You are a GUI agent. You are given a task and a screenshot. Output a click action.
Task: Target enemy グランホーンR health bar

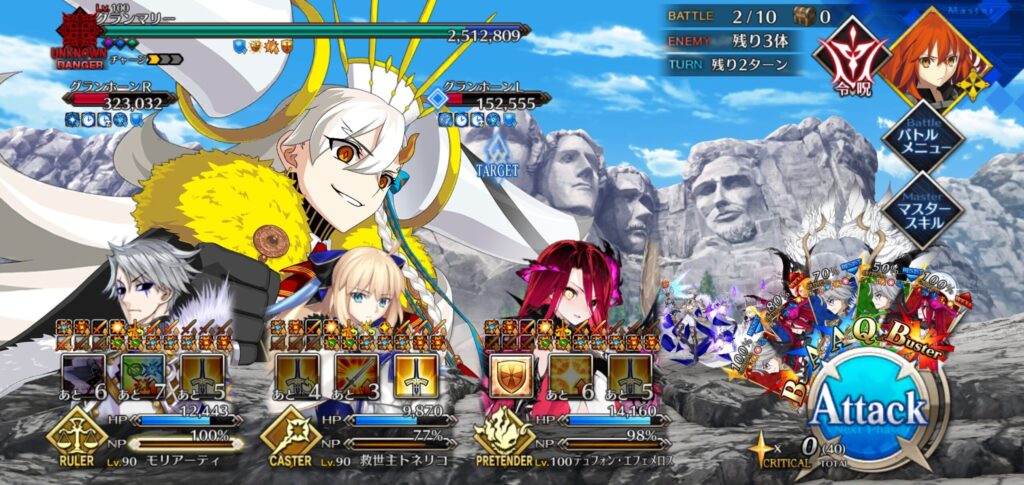pyautogui.click(x=120, y=102)
